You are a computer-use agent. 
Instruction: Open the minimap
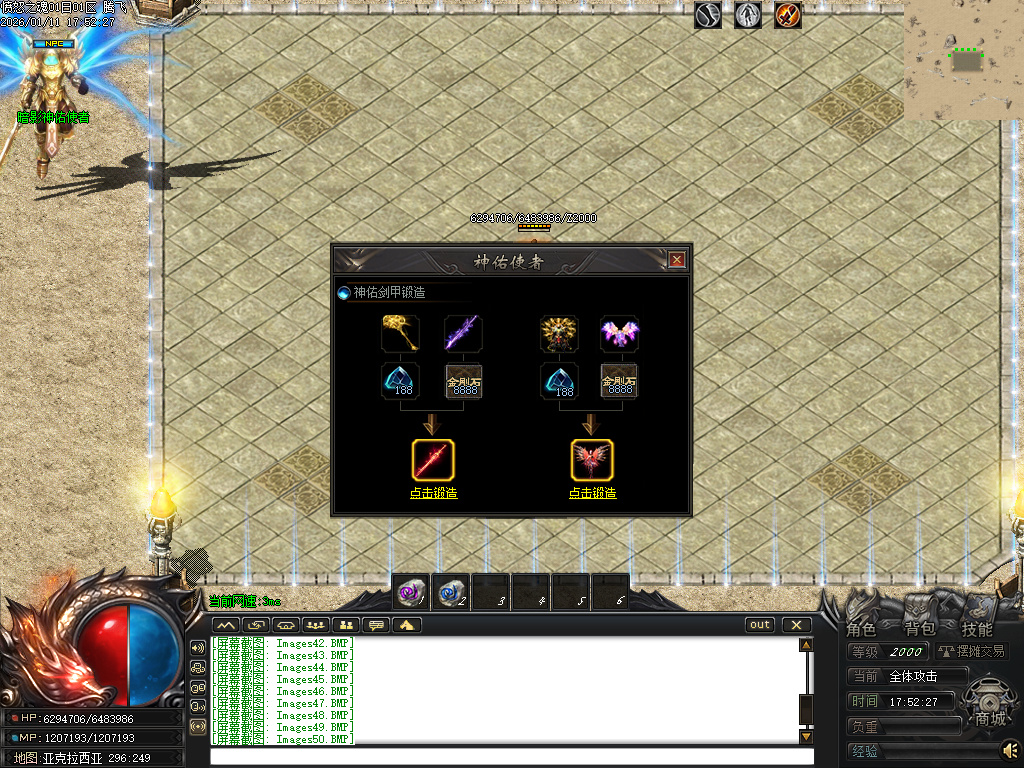point(964,60)
